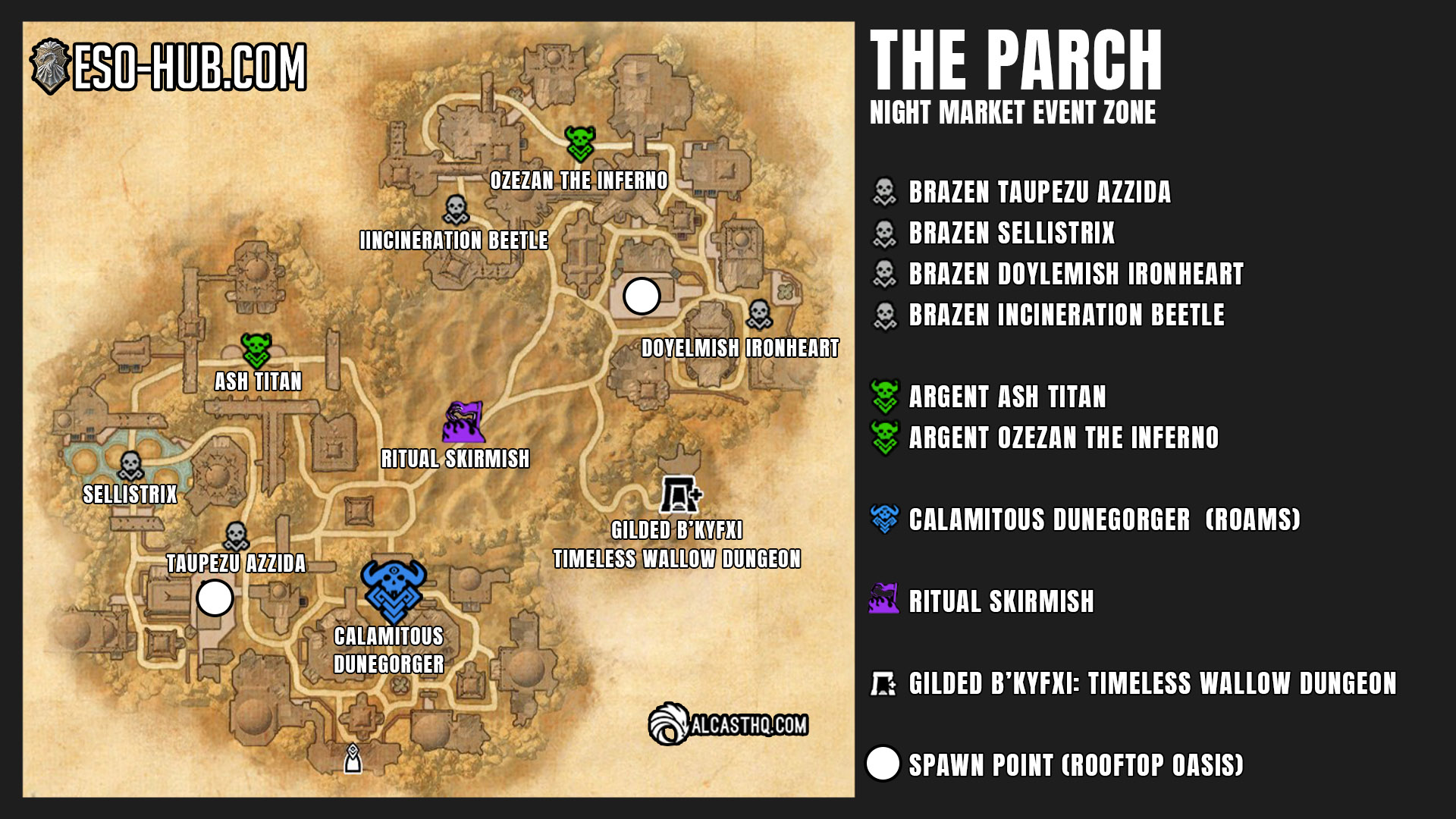Select the purple Ritual Skirmish map icon
The width and height of the screenshot is (1456, 819).
click(x=463, y=422)
